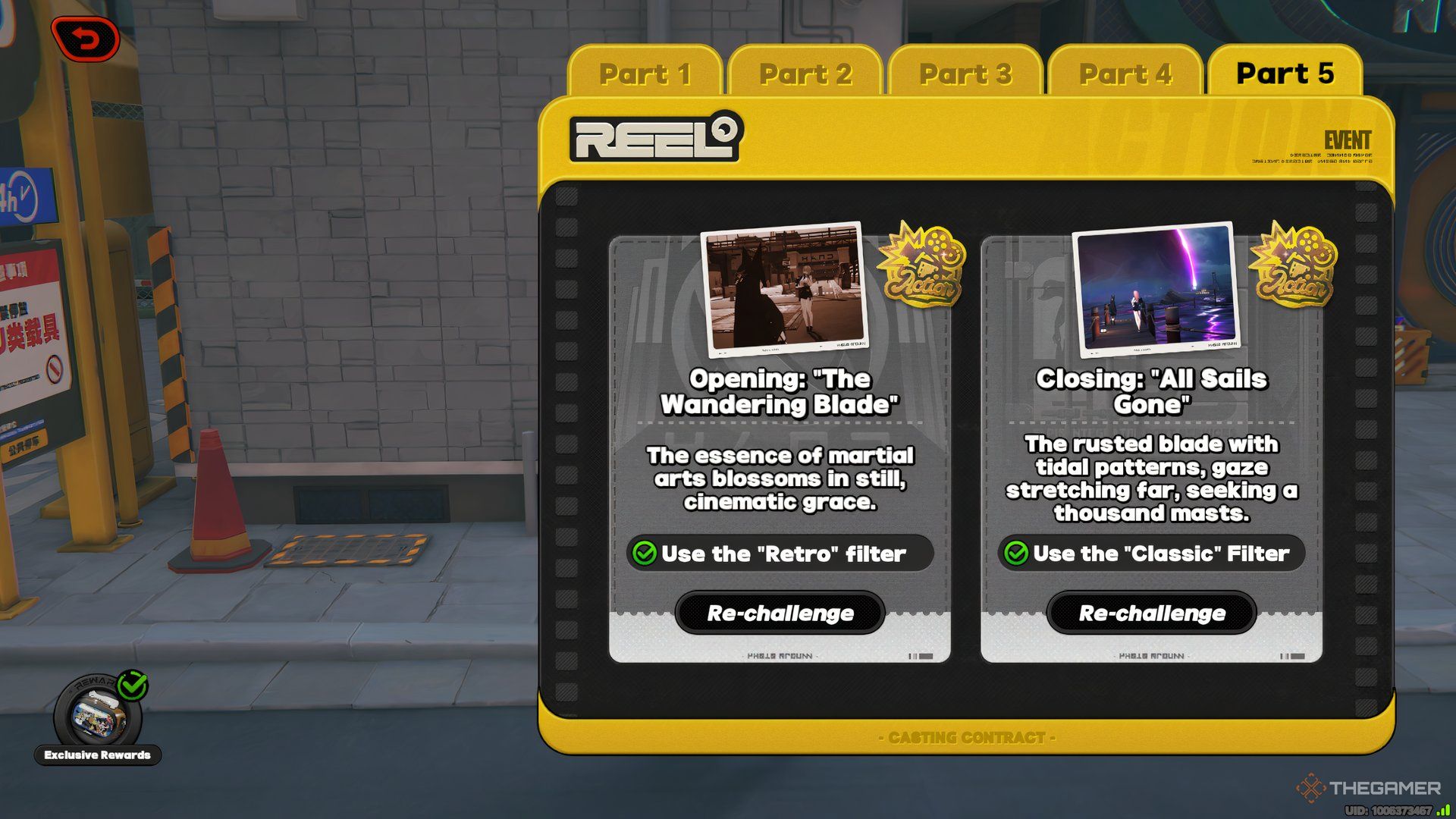Viewport: 1456px width, 819px height.
Task: Re-challenge the Wandering Blade opening
Action: [x=780, y=613]
